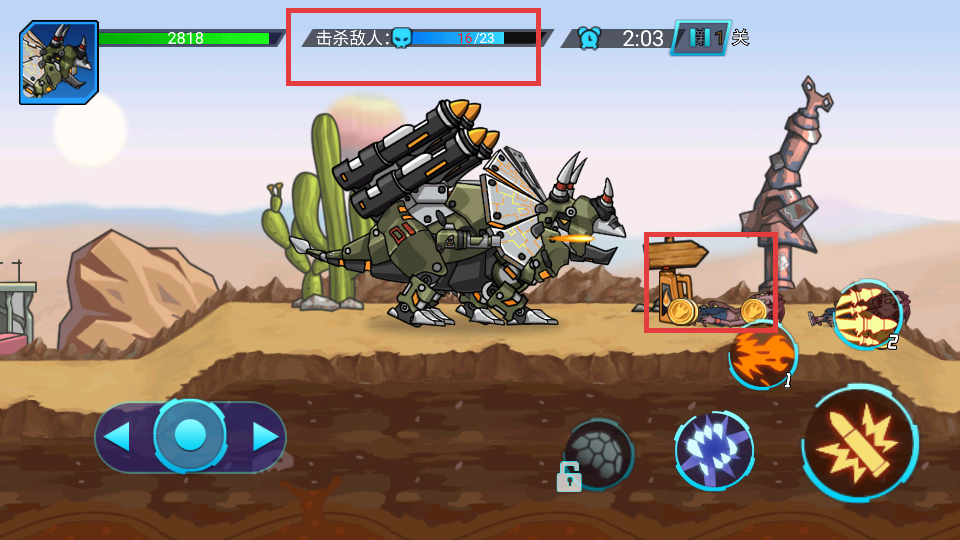Tap the robot dinosaur portrait
Viewport: 960px width, 540px height.
[x=59, y=63]
